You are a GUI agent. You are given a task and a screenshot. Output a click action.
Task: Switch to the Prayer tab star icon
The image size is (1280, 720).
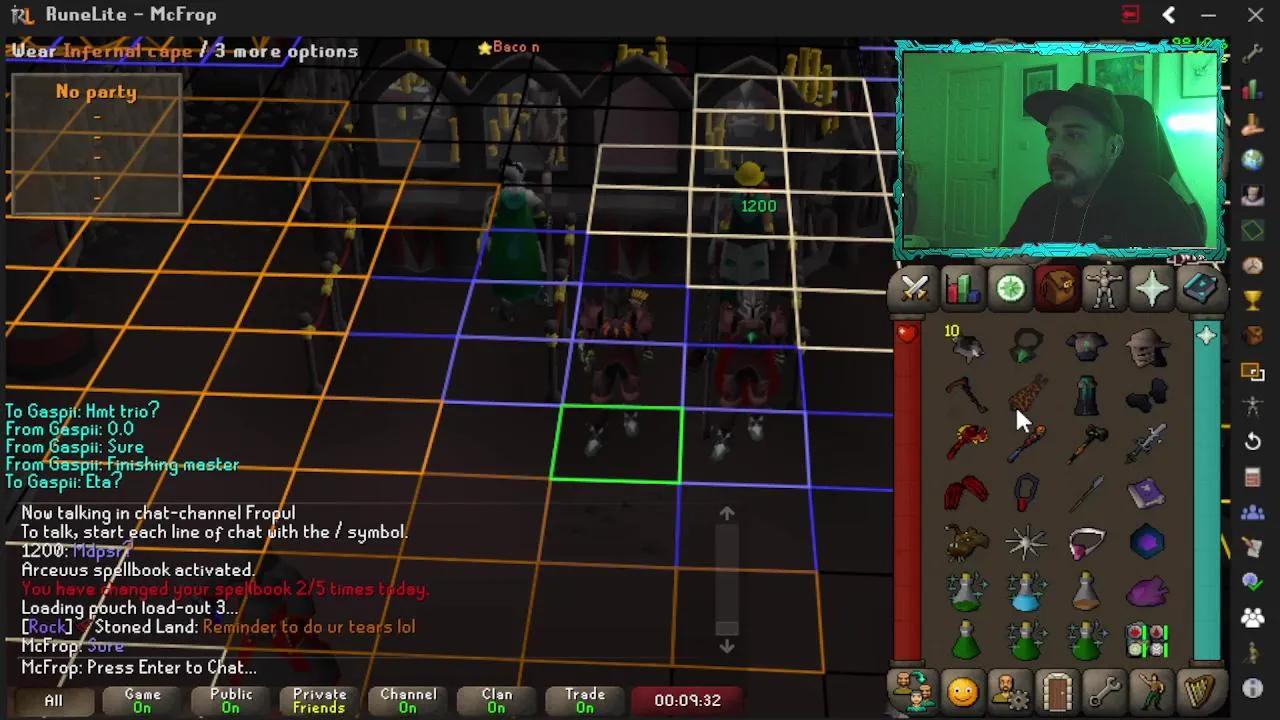pyautogui.click(x=1153, y=288)
